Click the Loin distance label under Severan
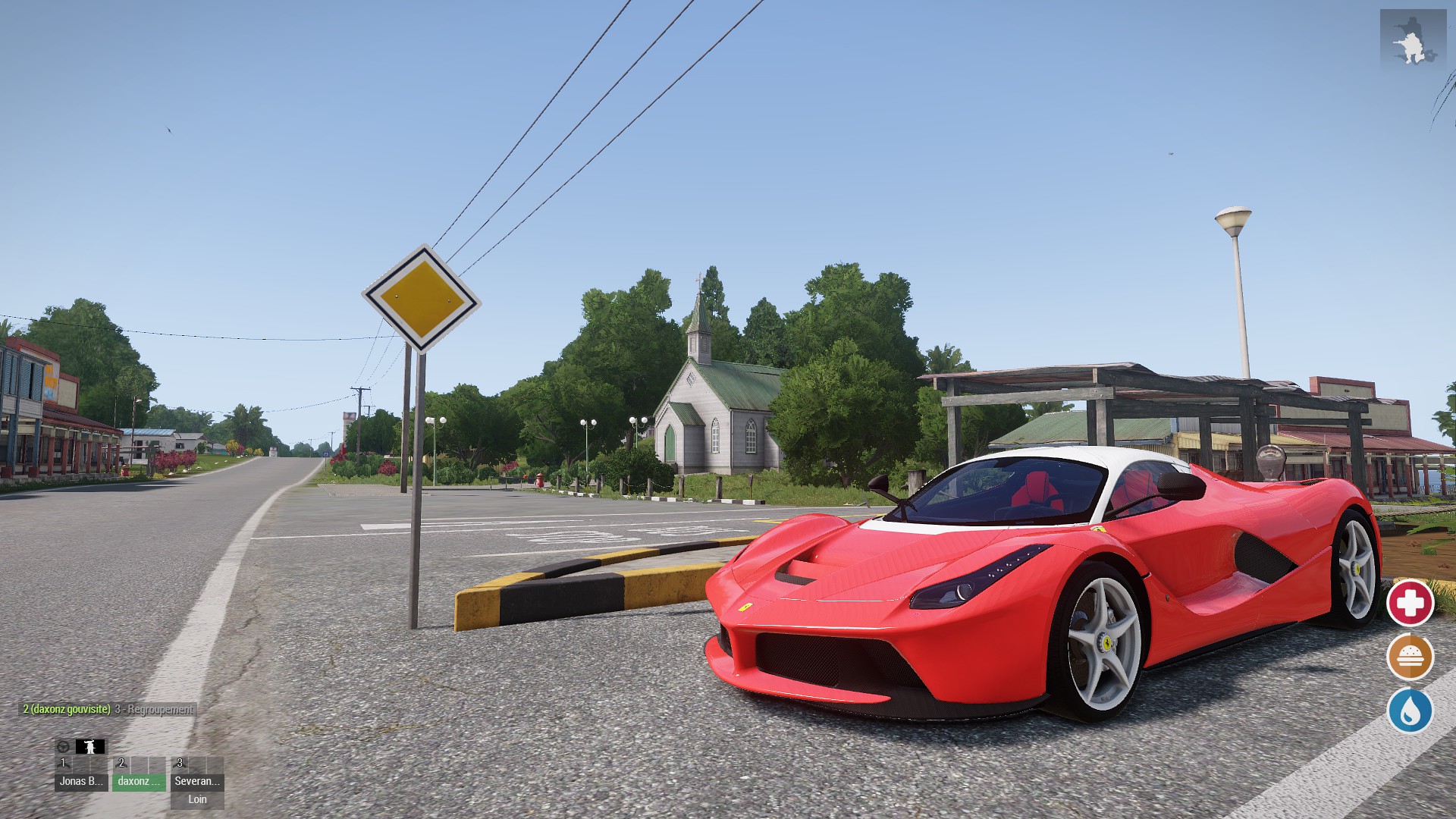Screen dimensions: 1456x819 pyautogui.click(x=198, y=799)
